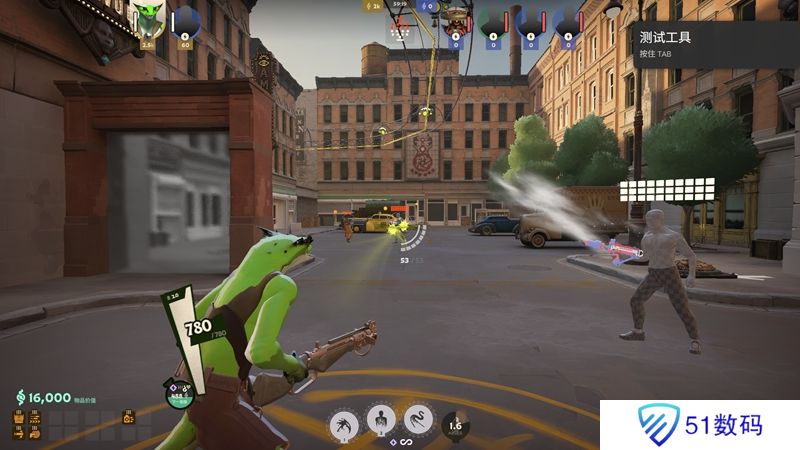The width and height of the screenshot is (800, 450).
Task: Click the 51数码 watermark logo
Action: [x=700, y=425]
